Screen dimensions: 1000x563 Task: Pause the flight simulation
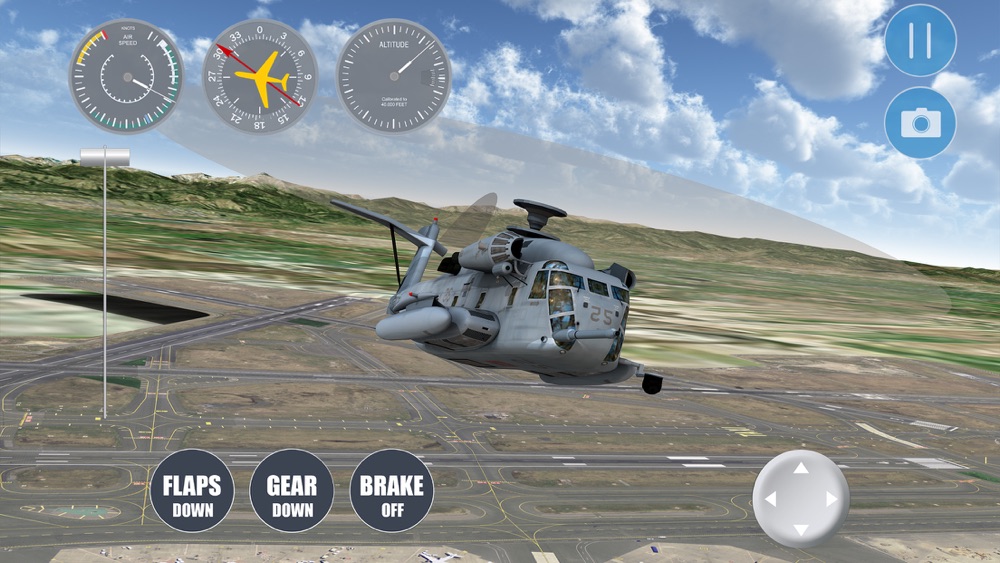(920, 41)
